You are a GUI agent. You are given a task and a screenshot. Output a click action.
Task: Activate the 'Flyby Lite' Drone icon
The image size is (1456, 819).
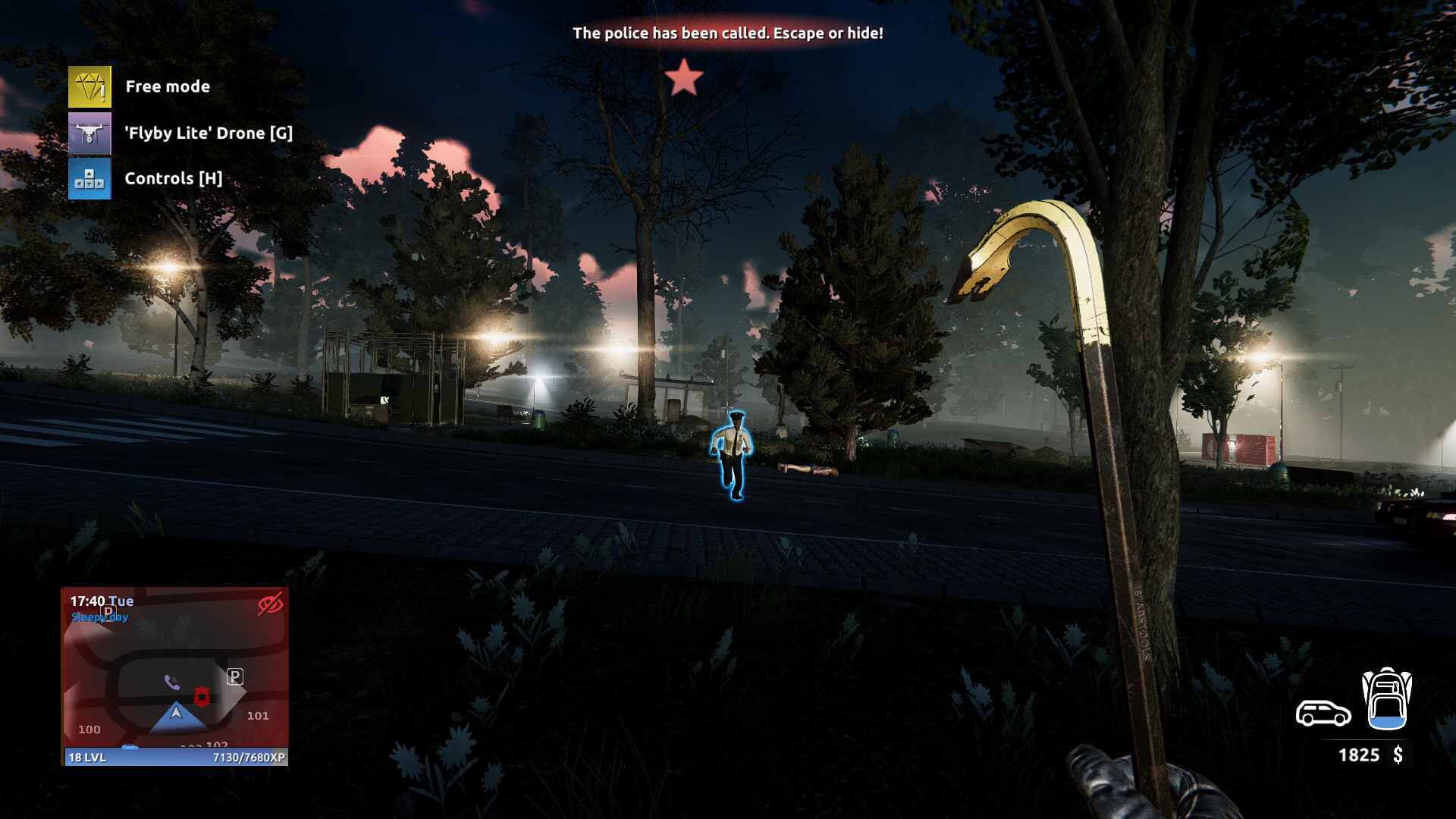click(x=89, y=133)
